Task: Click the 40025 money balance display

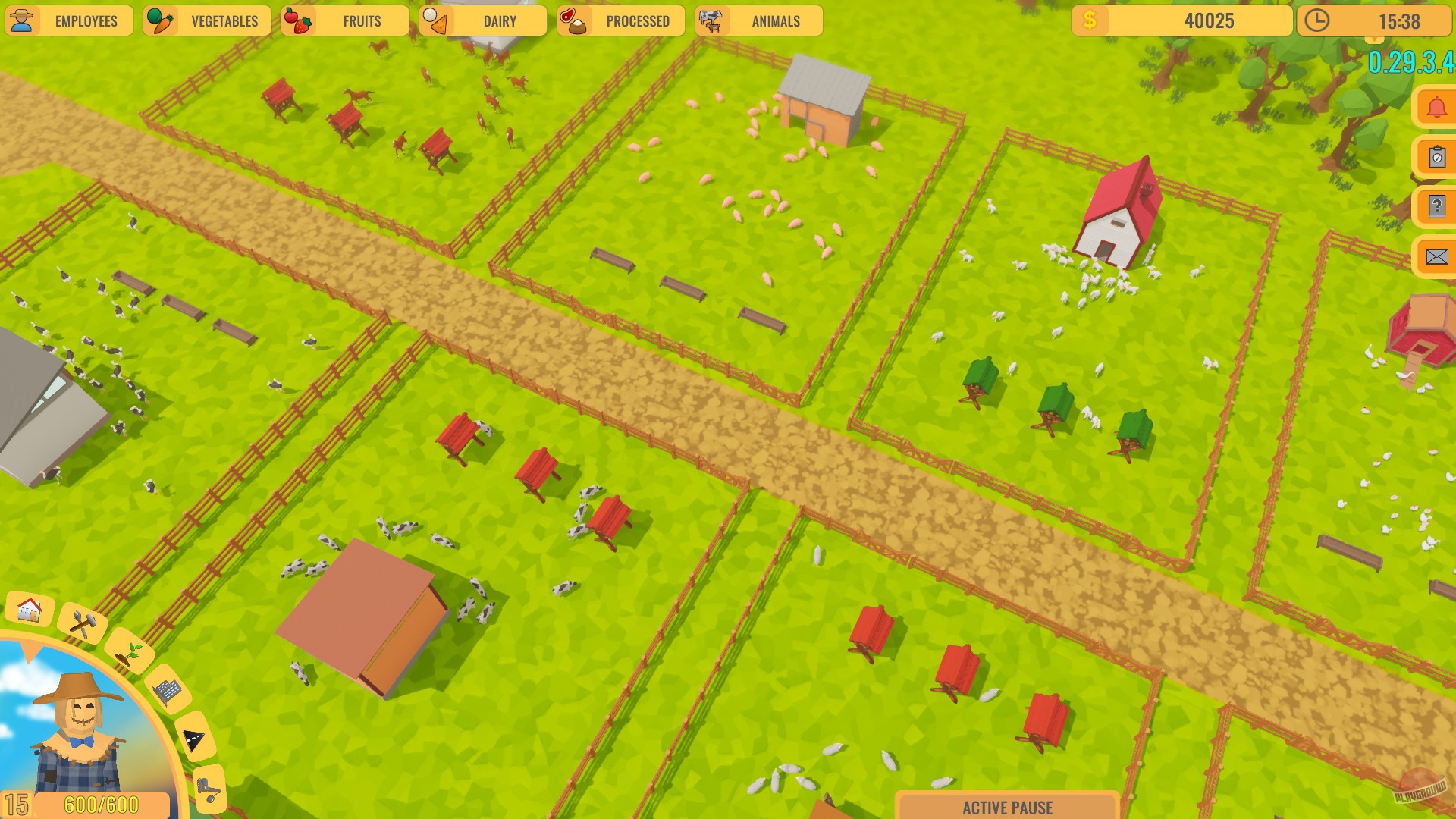Action: tap(1183, 20)
